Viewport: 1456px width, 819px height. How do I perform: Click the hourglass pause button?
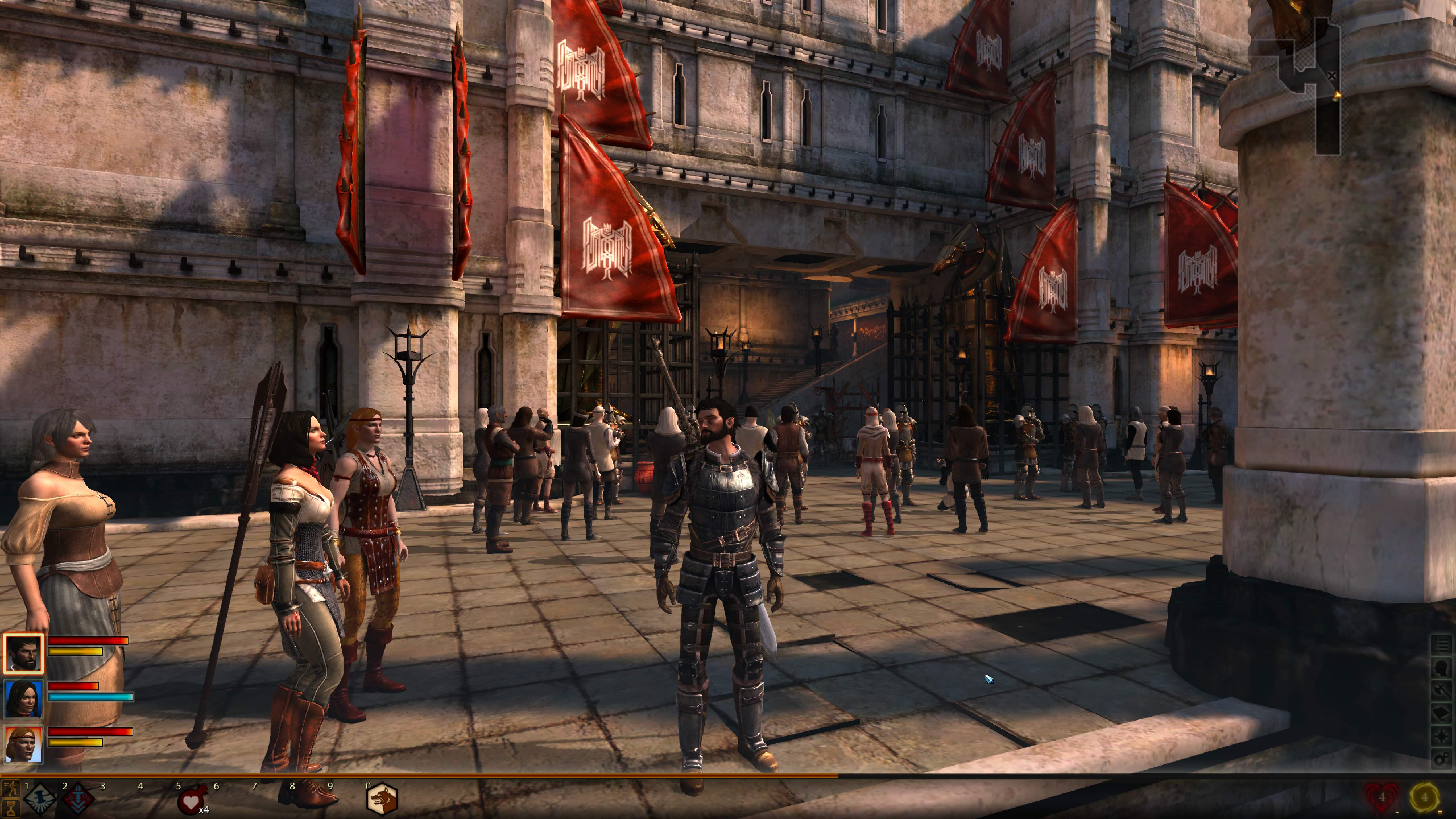[x=10, y=808]
